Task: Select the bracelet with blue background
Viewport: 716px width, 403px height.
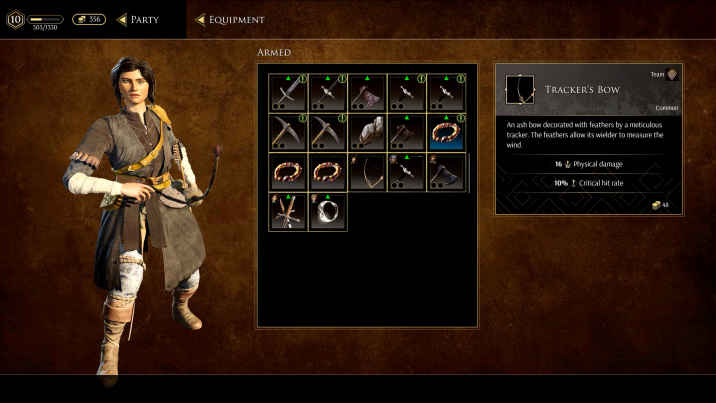Action: (x=447, y=132)
